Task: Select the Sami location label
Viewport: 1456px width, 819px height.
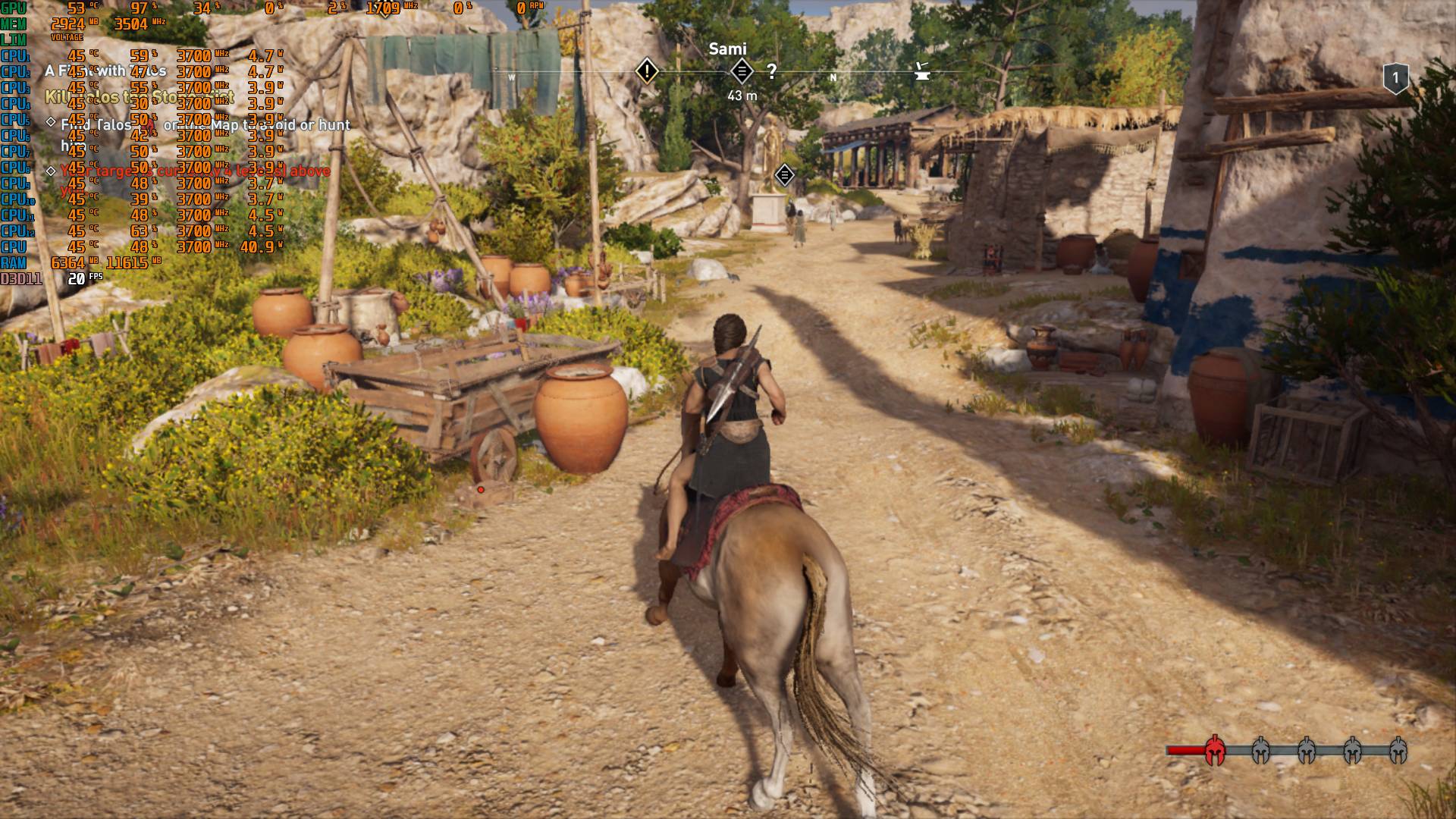Action: [727, 48]
